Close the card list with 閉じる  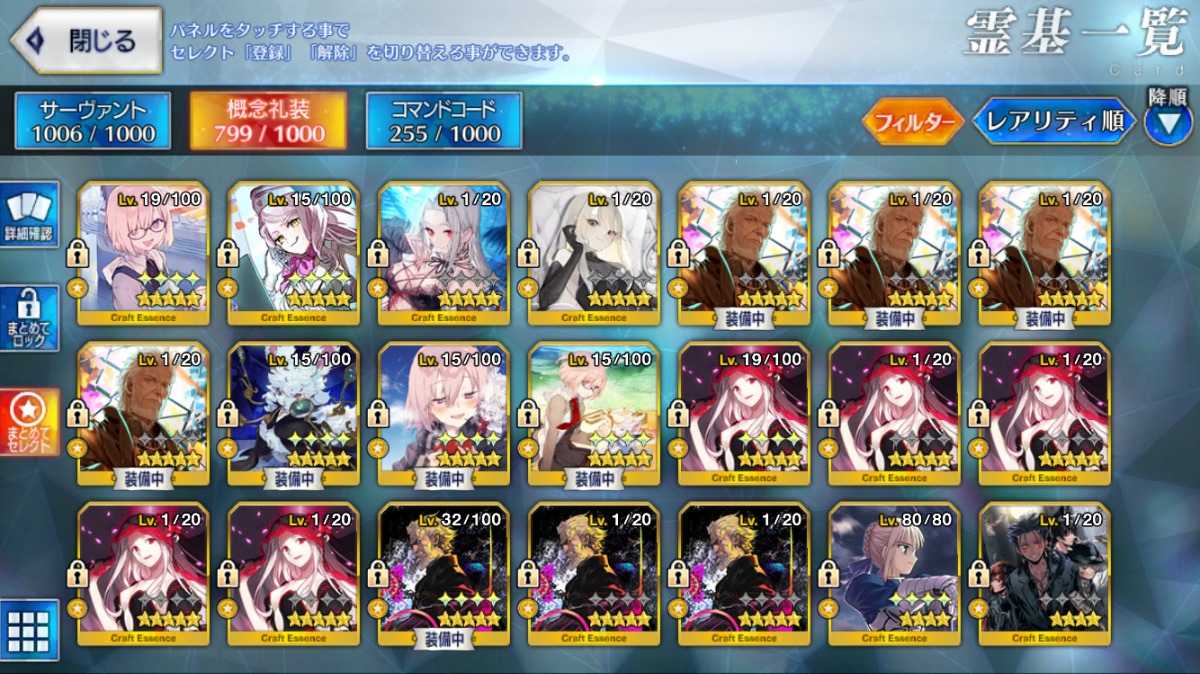pyautogui.click(x=88, y=40)
